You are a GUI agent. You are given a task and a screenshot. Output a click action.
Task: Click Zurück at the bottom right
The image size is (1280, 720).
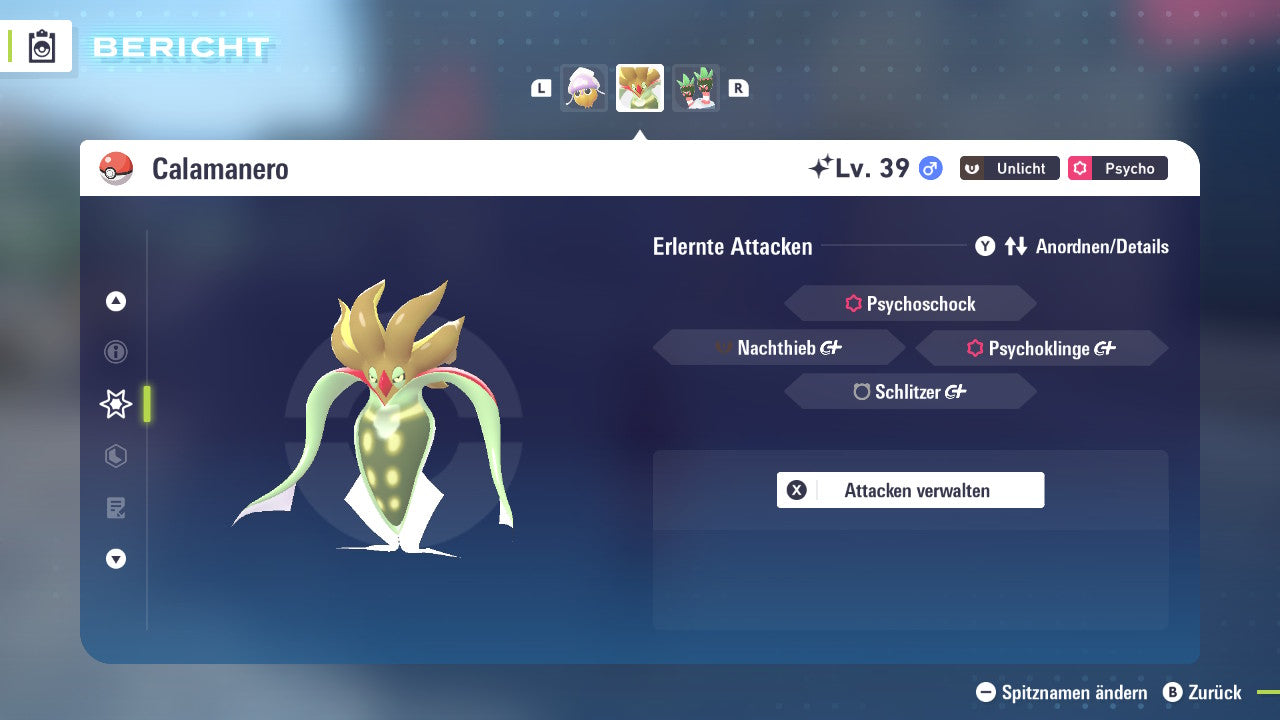click(x=1205, y=692)
